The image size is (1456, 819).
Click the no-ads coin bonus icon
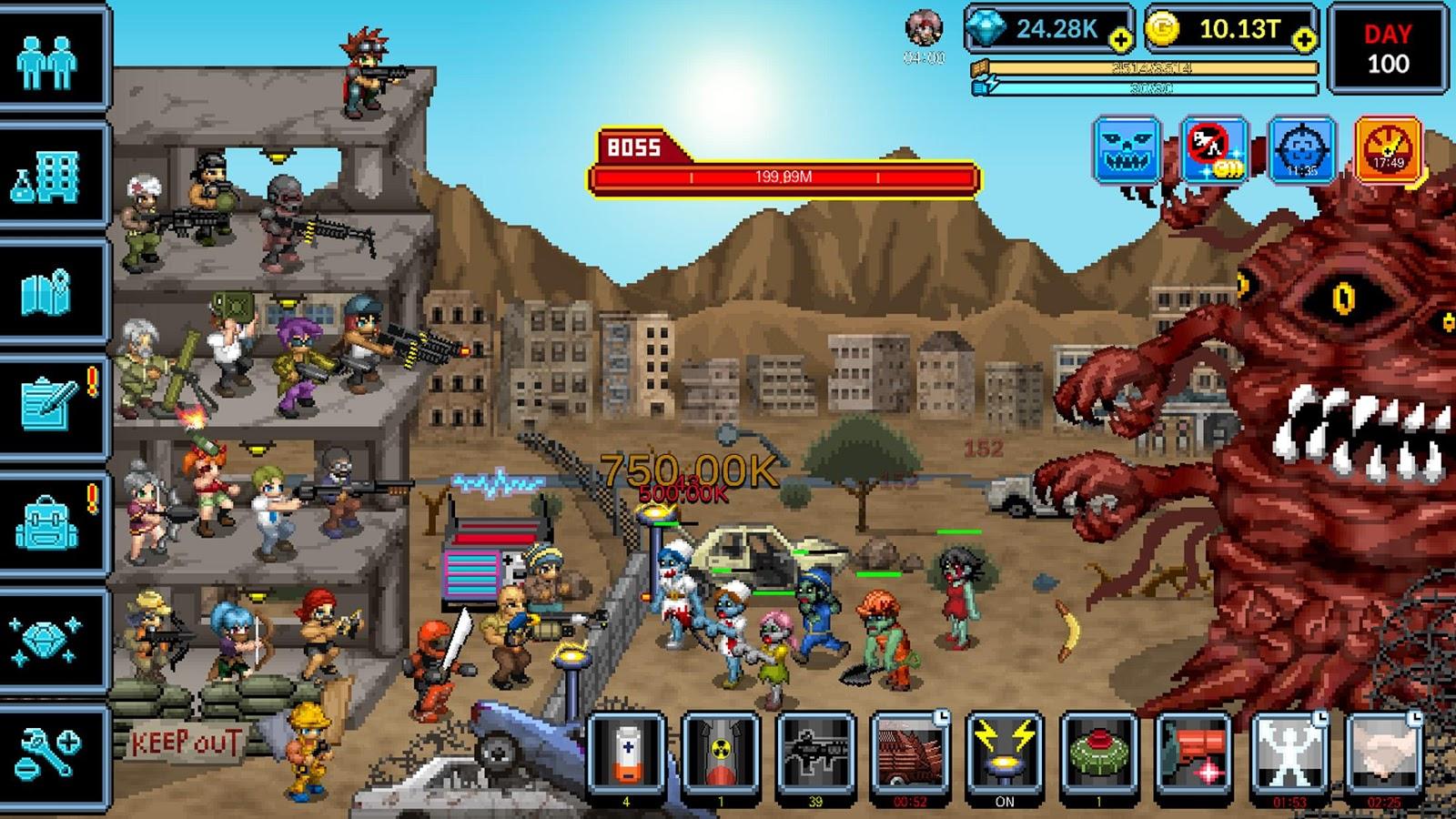click(1214, 150)
